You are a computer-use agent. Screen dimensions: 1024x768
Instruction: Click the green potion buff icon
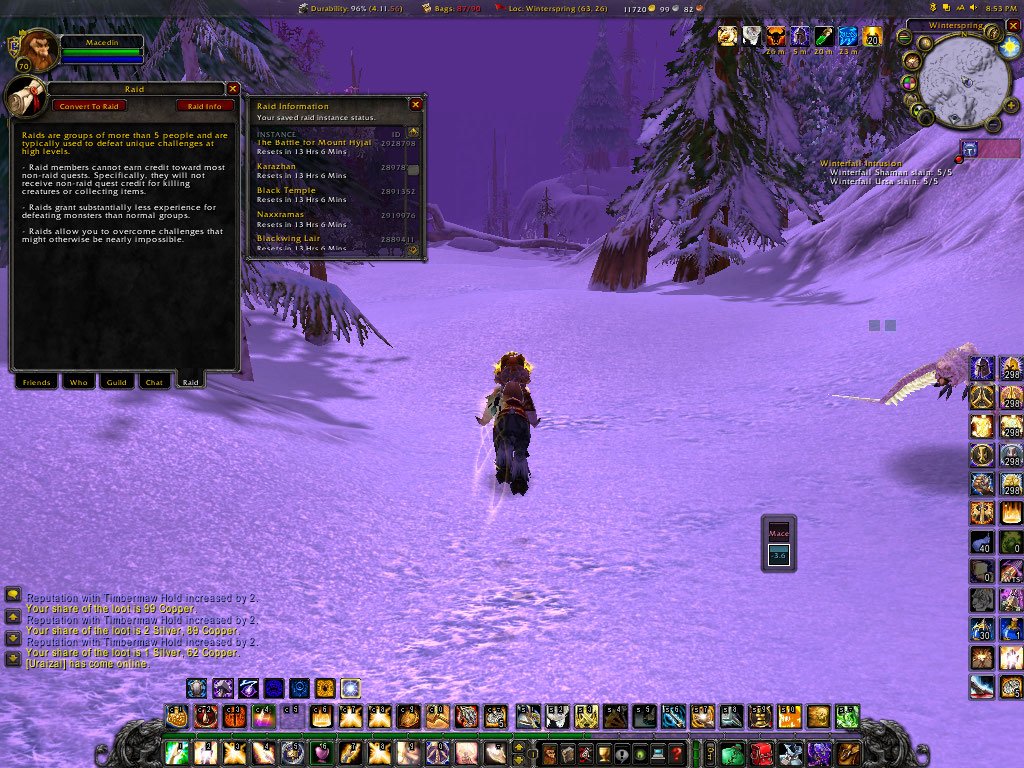tap(824, 37)
